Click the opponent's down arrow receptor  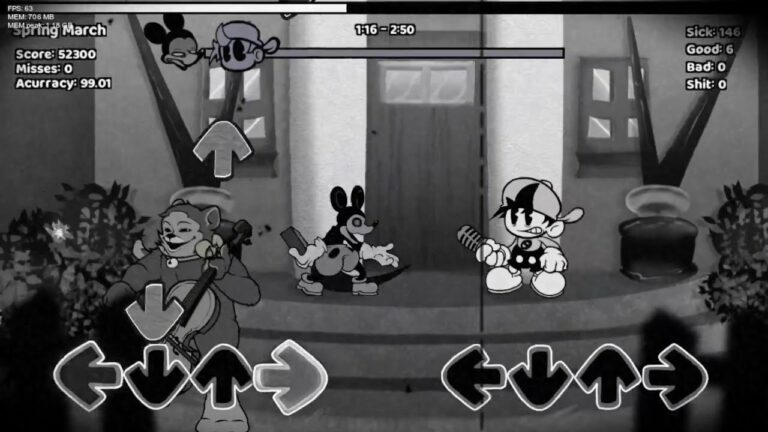156,377
